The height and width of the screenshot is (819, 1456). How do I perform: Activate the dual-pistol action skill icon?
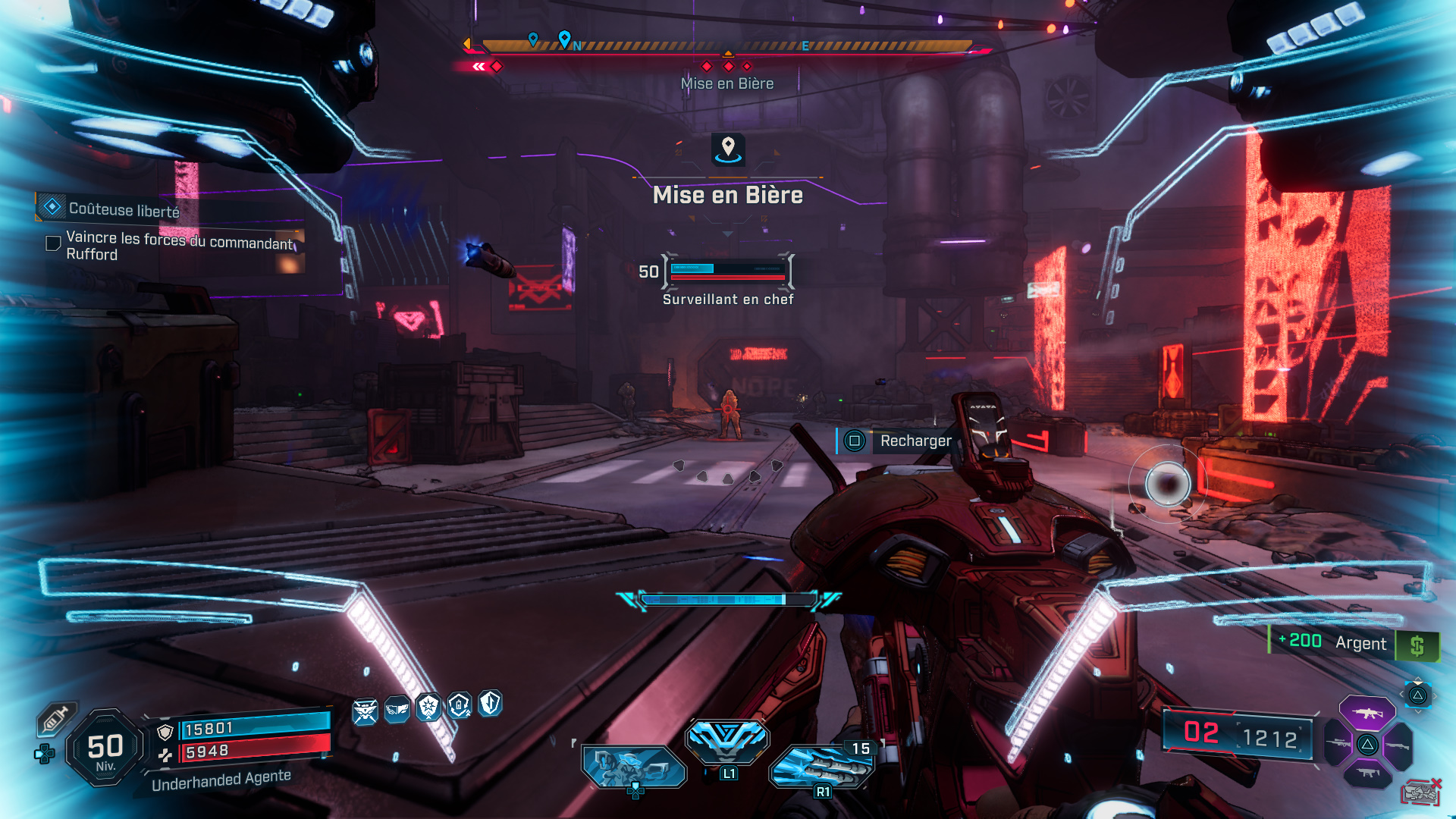633,766
